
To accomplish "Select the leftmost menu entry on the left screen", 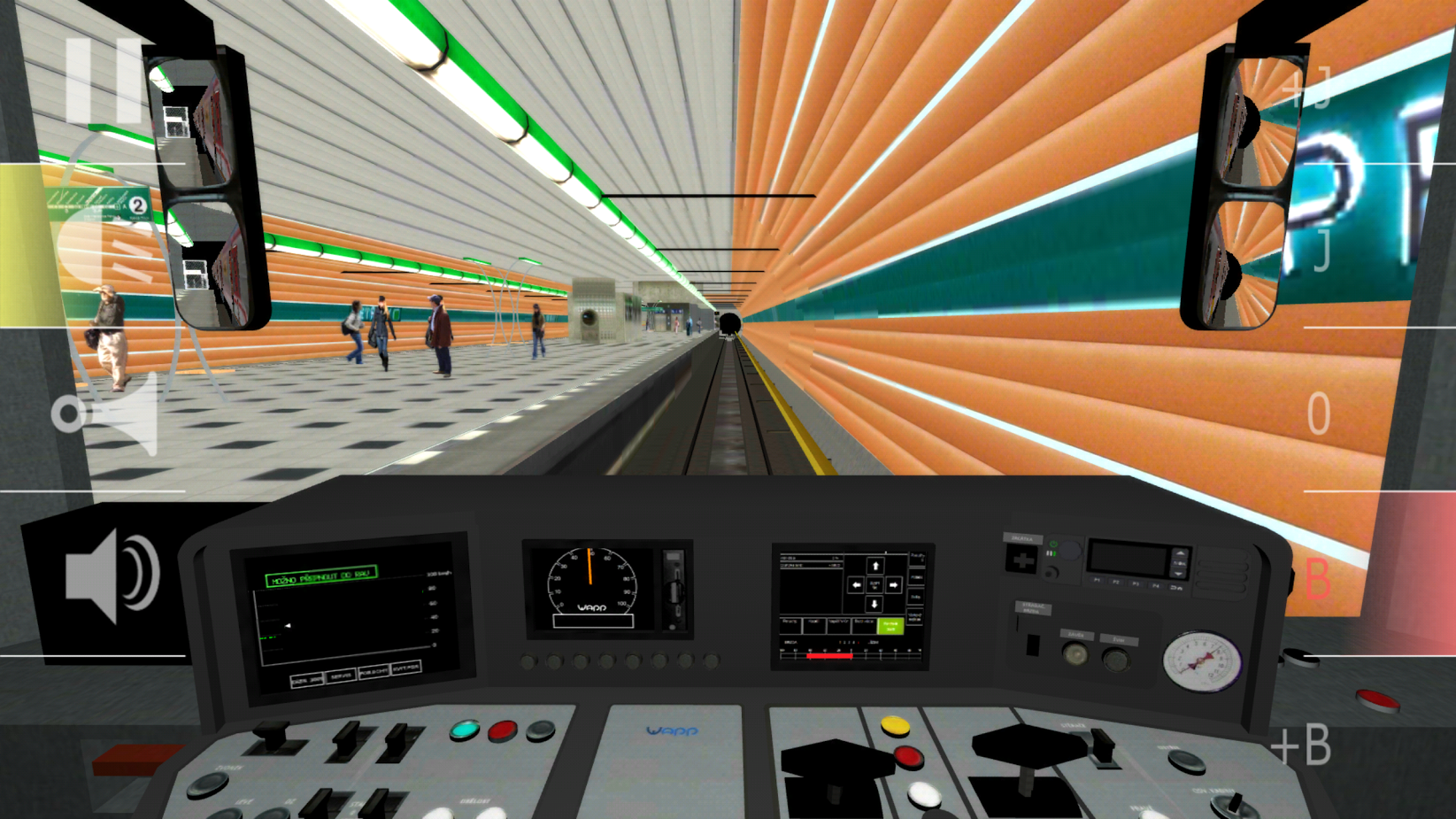I will [307, 680].
